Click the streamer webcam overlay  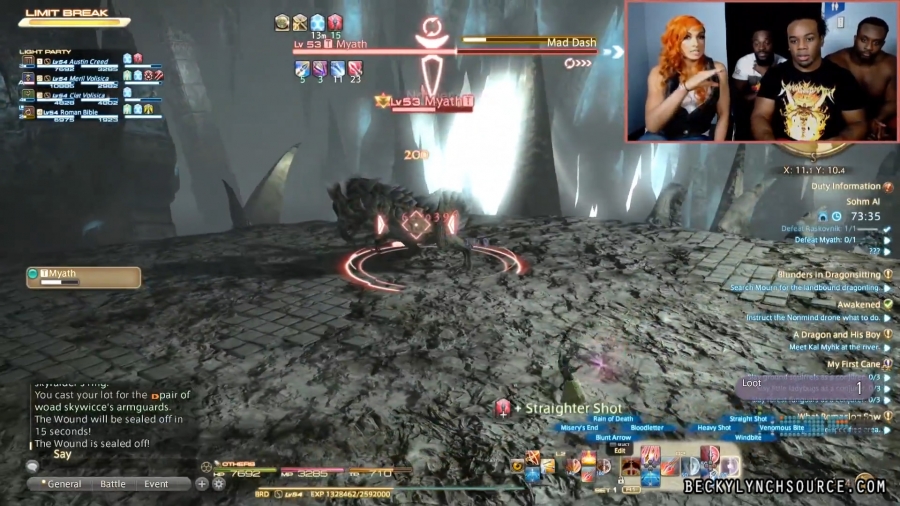[762, 71]
